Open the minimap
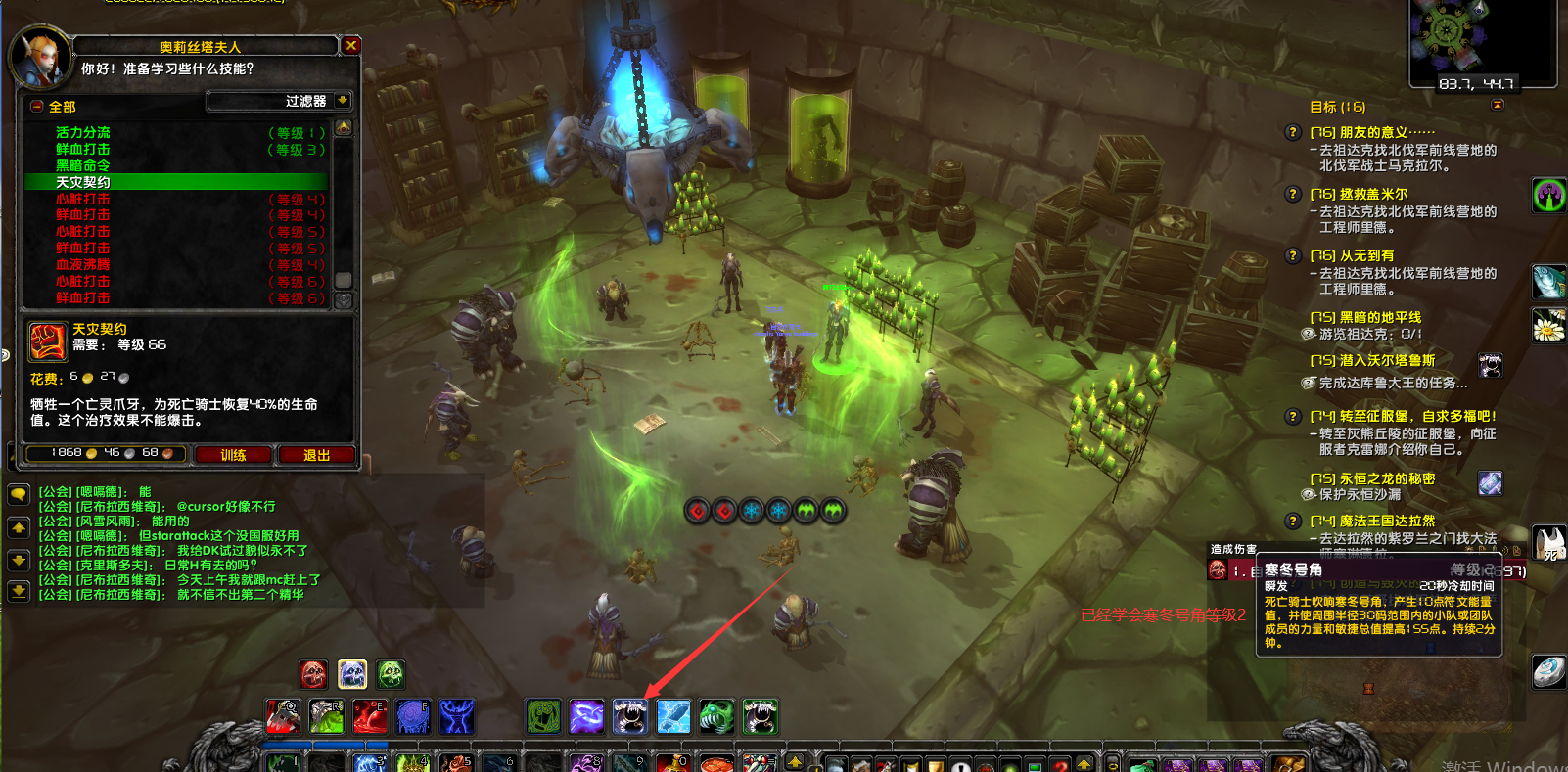This screenshot has height=772, width=1568. pyautogui.click(x=1481, y=39)
